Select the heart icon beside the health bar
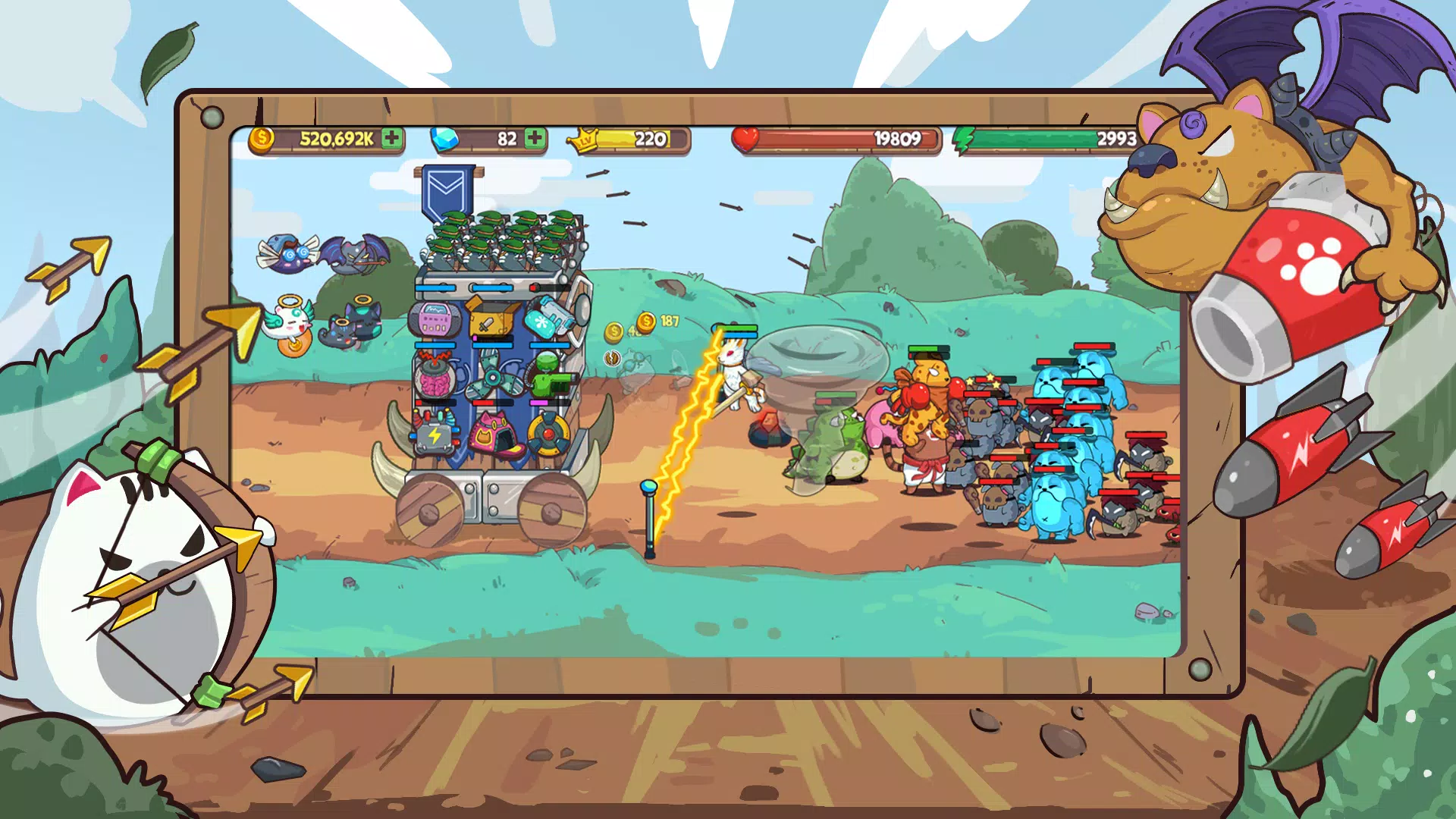This screenshot has width=1456, height=819. click(747, 139)
